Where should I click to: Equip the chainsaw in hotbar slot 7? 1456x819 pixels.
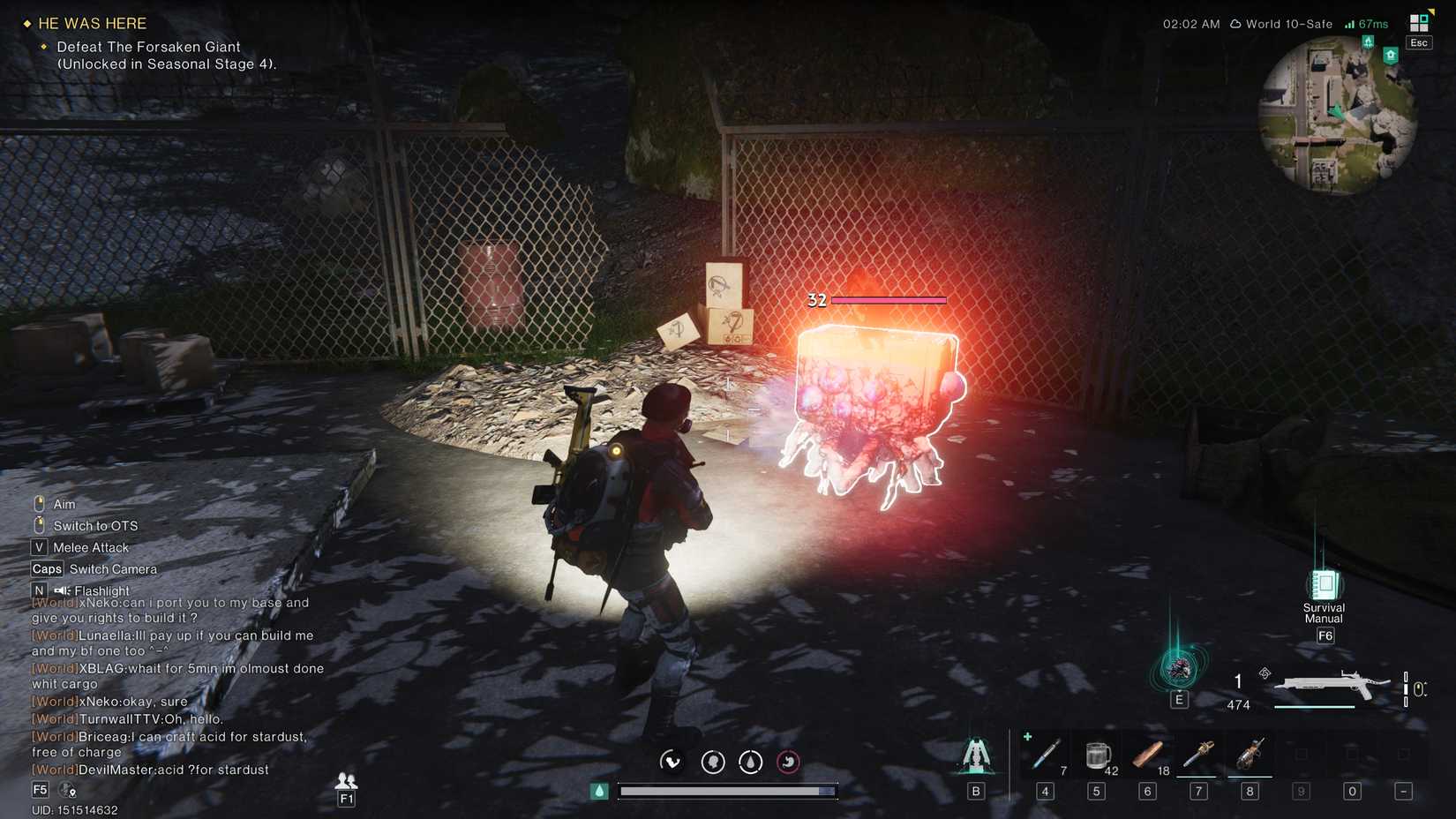pos(1198,755)
